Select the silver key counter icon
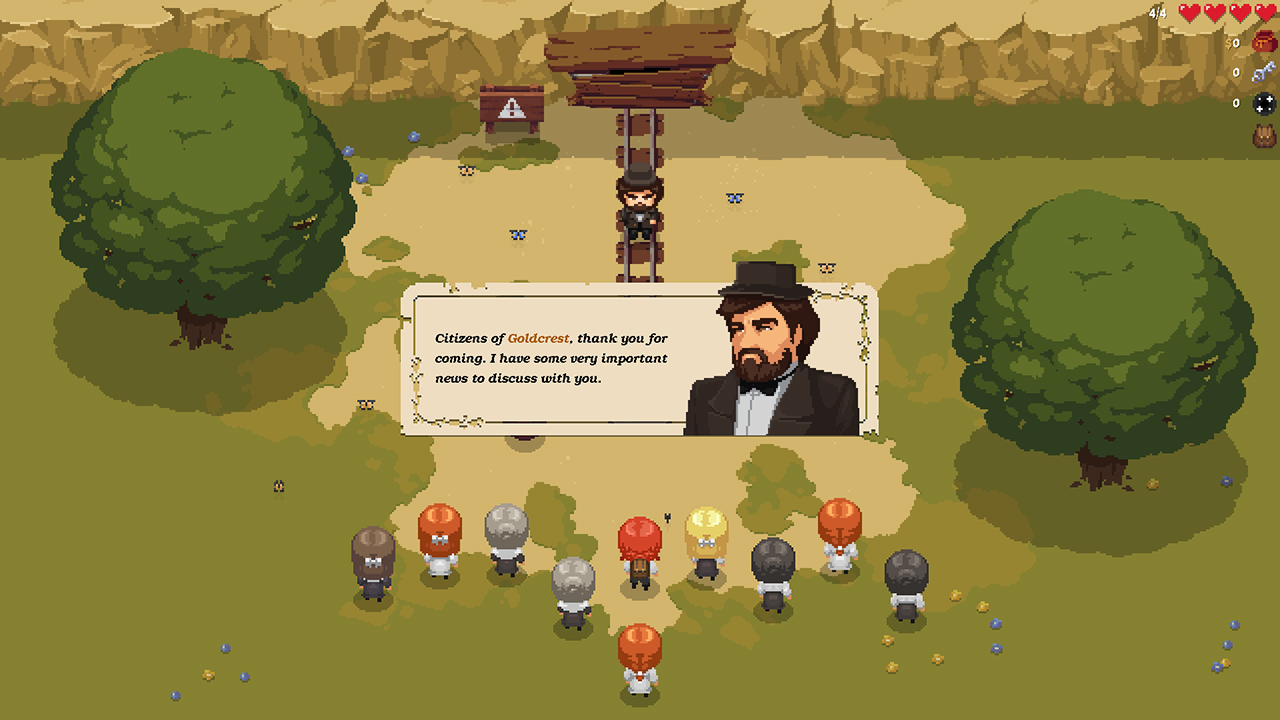 click(x=1263, y=73)
